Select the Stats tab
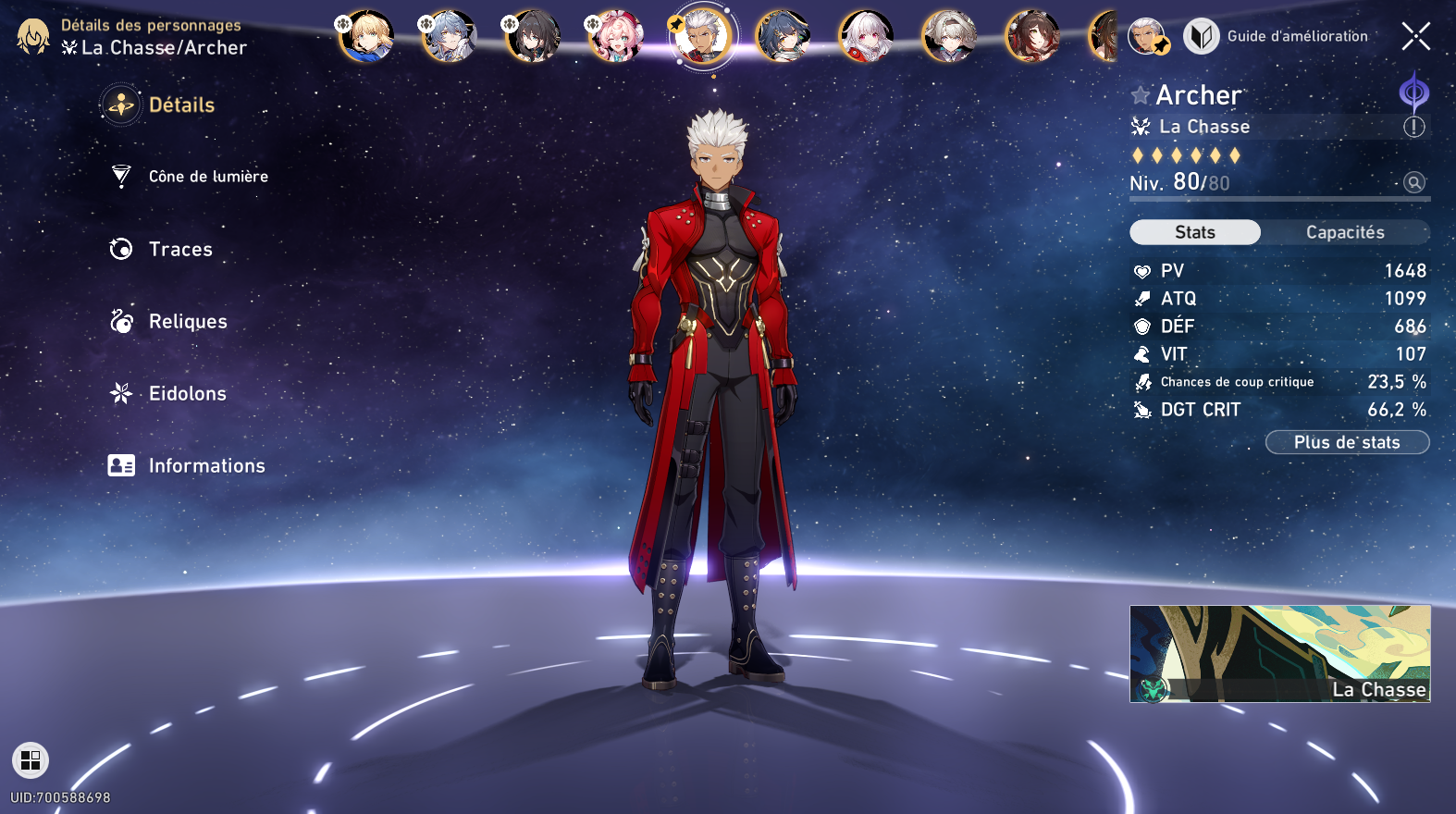This screenshot has width=1456, height=814. click(1195, 232)
